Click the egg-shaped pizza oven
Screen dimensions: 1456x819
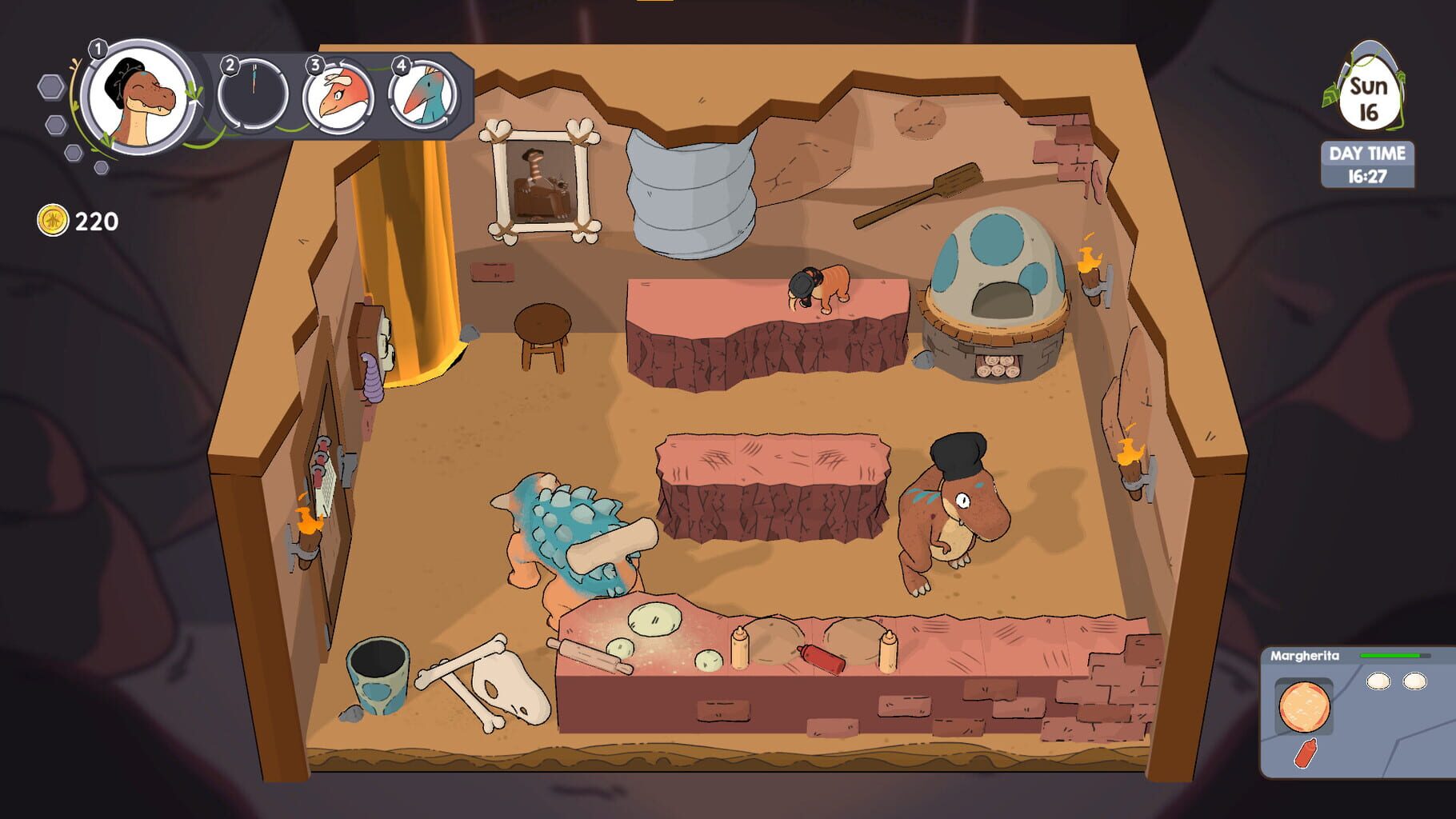pos(996,280)
